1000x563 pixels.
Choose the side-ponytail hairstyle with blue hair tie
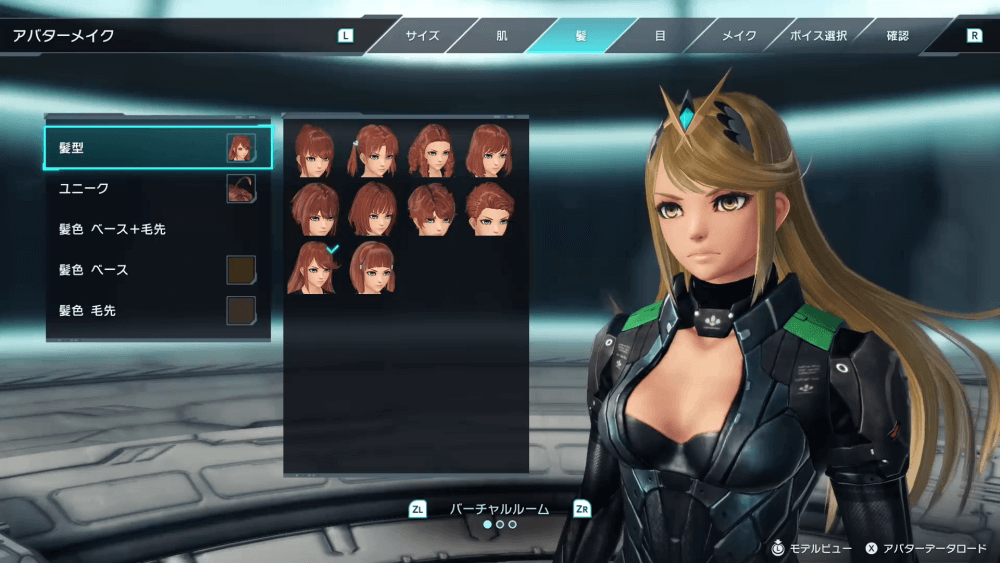pyautogui.click(x=372, y=151)
